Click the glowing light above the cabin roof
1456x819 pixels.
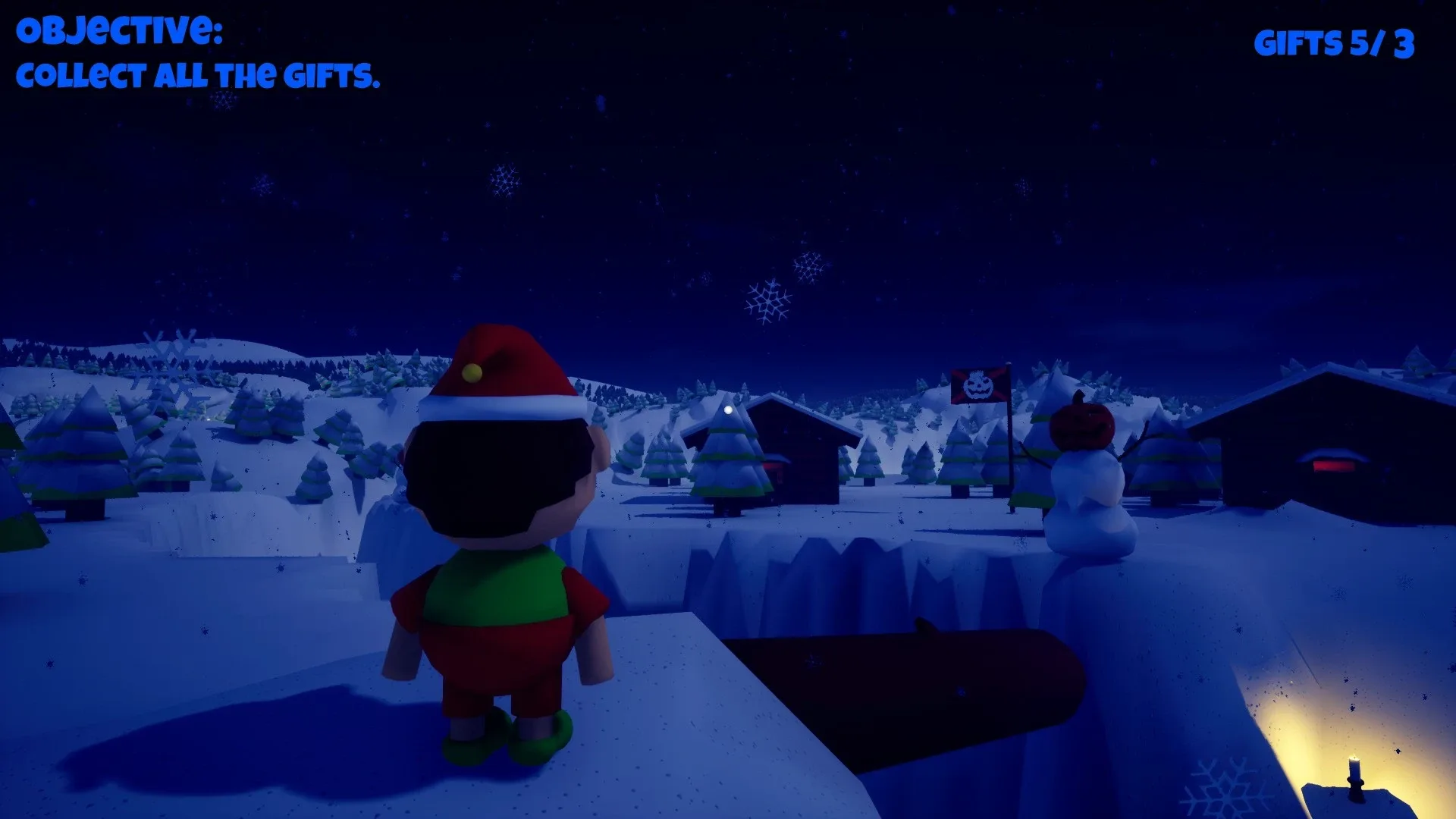coord(727,410)
